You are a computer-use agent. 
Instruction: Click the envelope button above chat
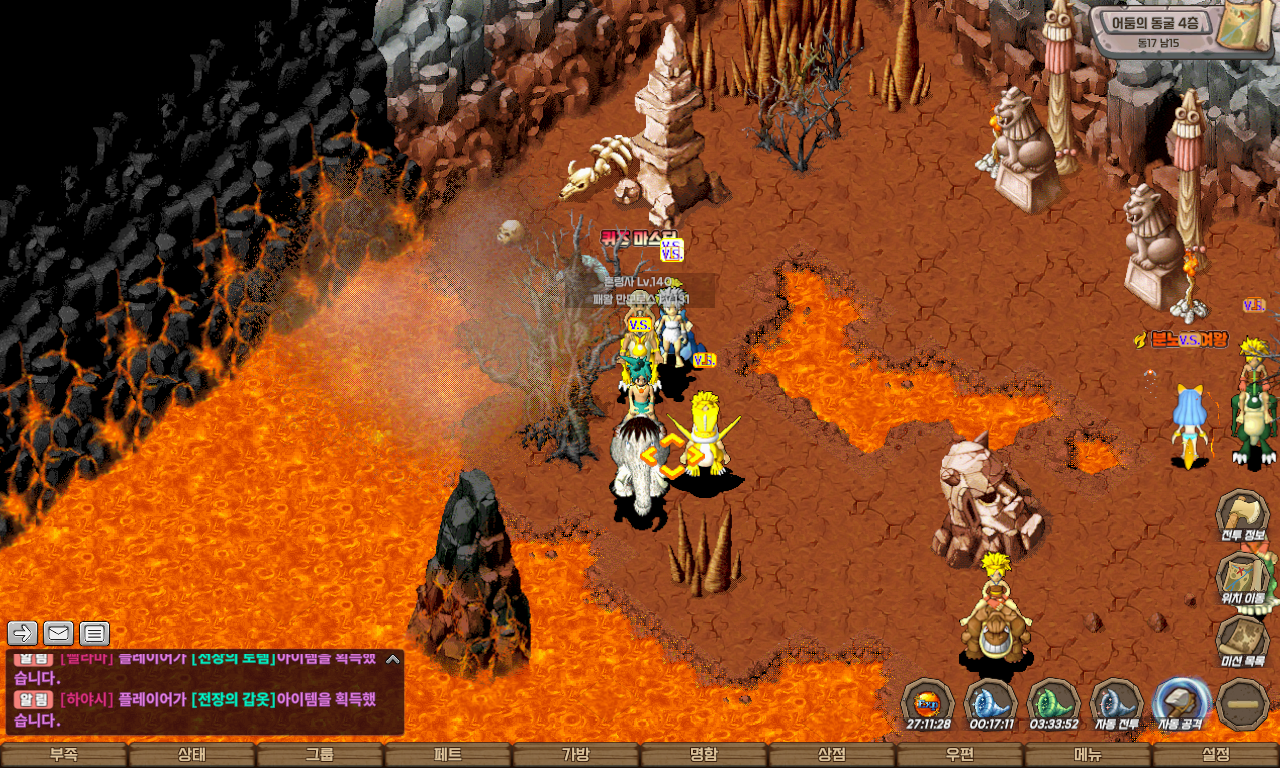click(58, 633)
